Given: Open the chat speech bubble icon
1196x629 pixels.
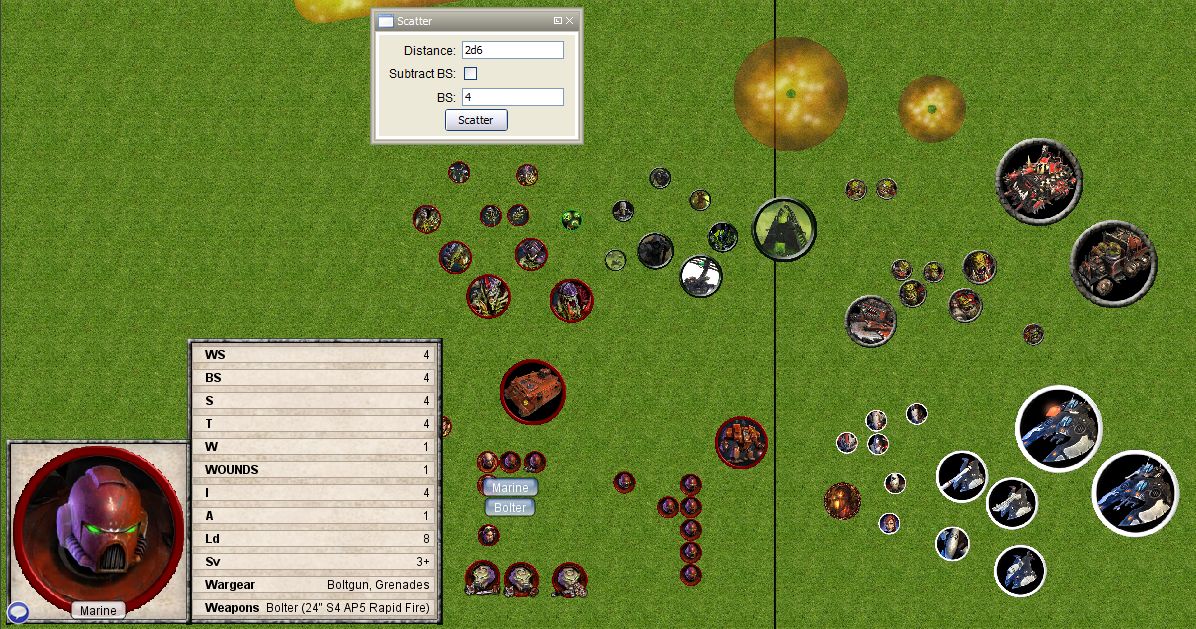Looking at the screenshot, I should tap(18, 612).
